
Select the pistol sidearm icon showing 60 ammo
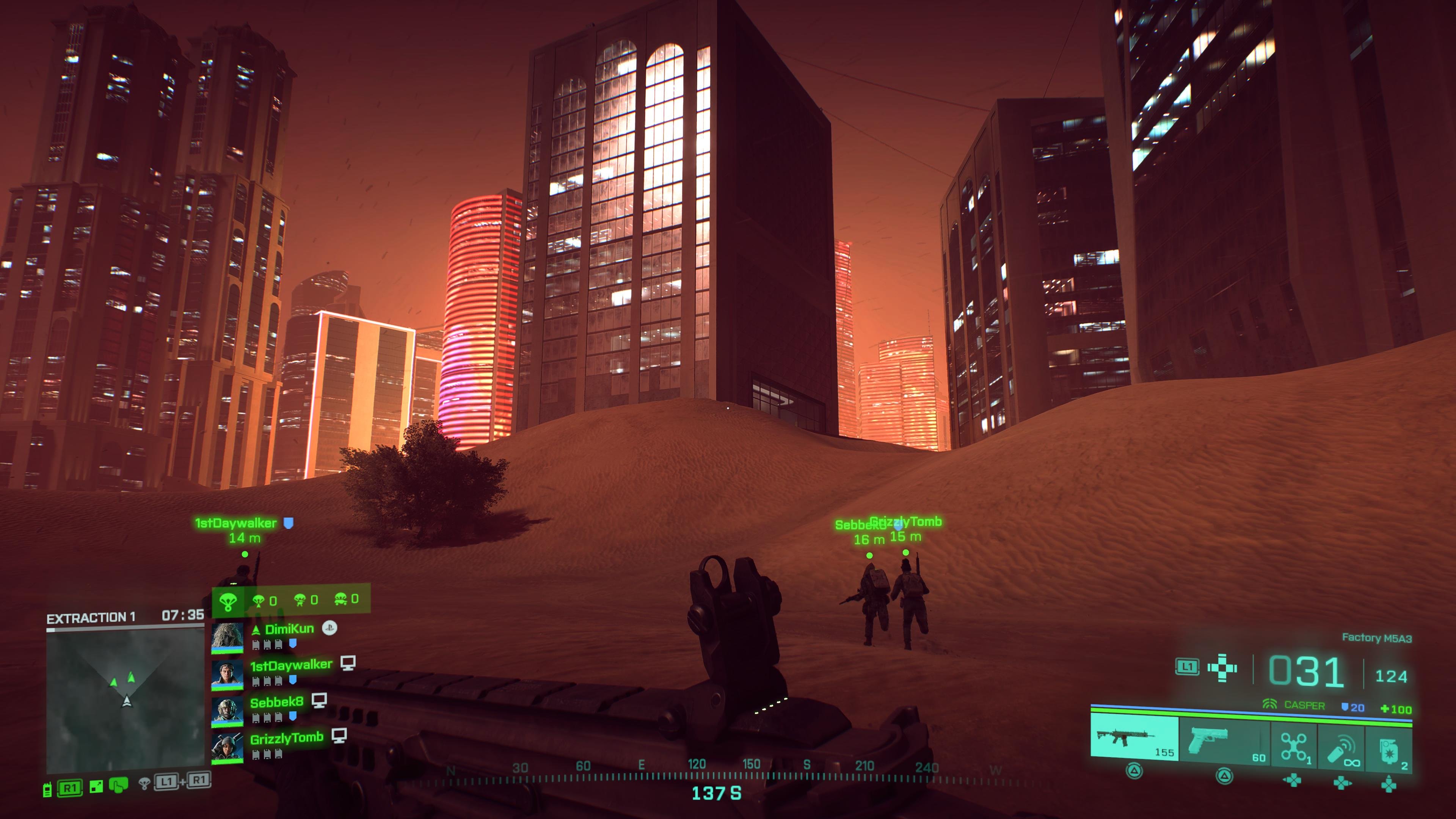pos(1208,740)
